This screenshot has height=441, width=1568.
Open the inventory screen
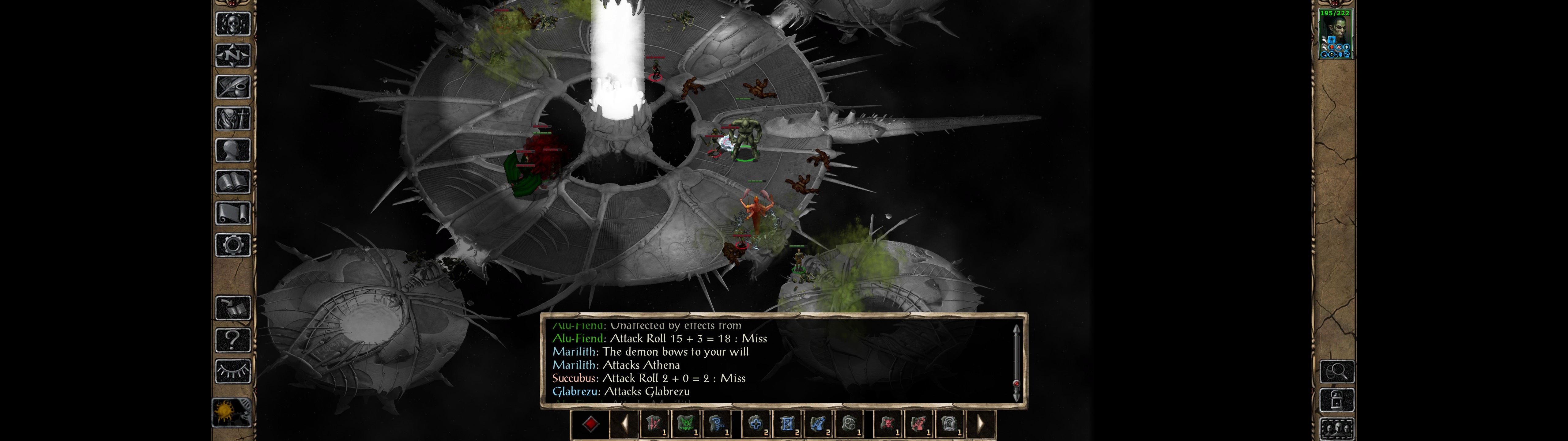pos(233,118)
